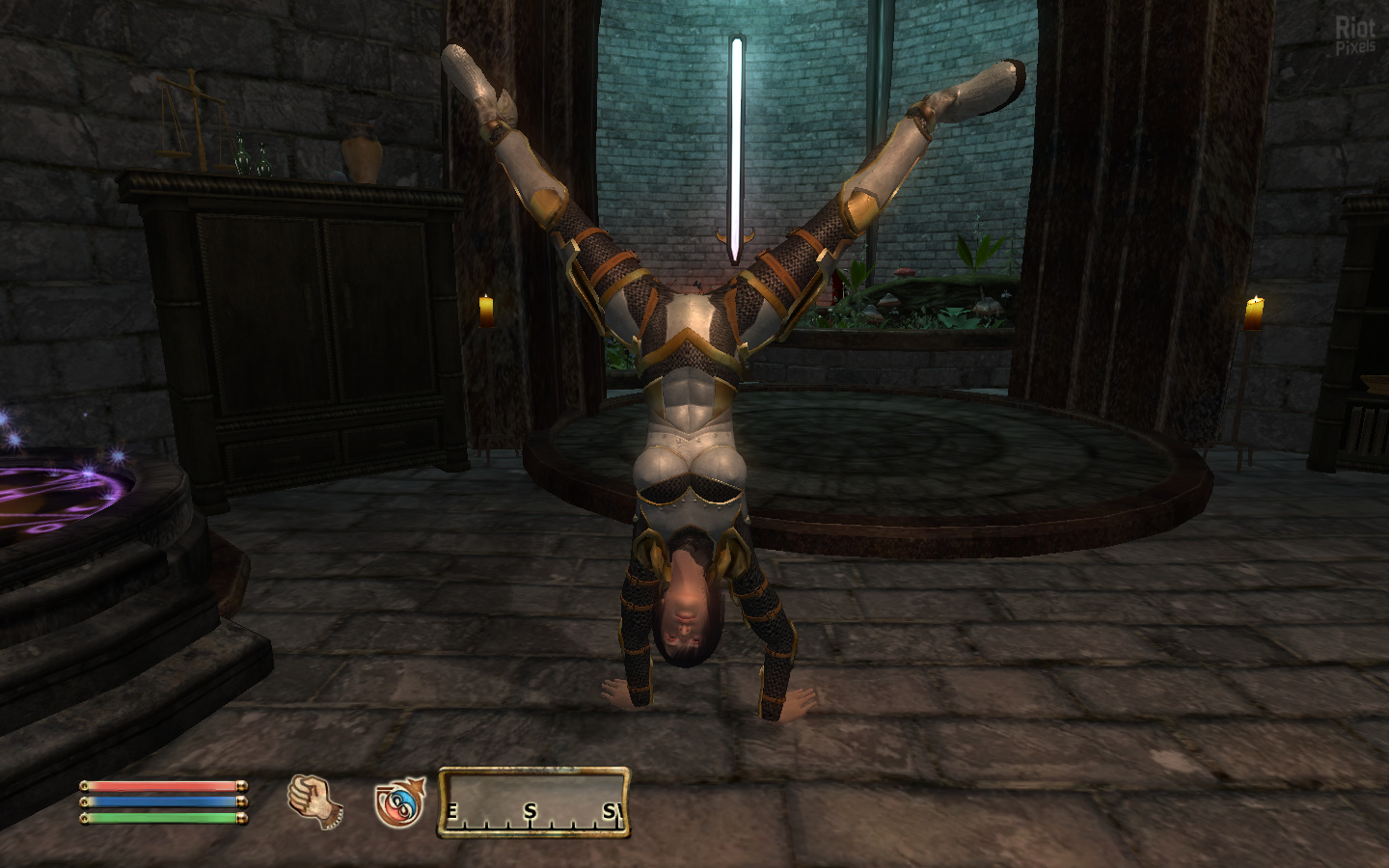Select the active spell icon
Image resolution: width=1389 pixels, height=868 pixels.
click(x=398, y=801)
